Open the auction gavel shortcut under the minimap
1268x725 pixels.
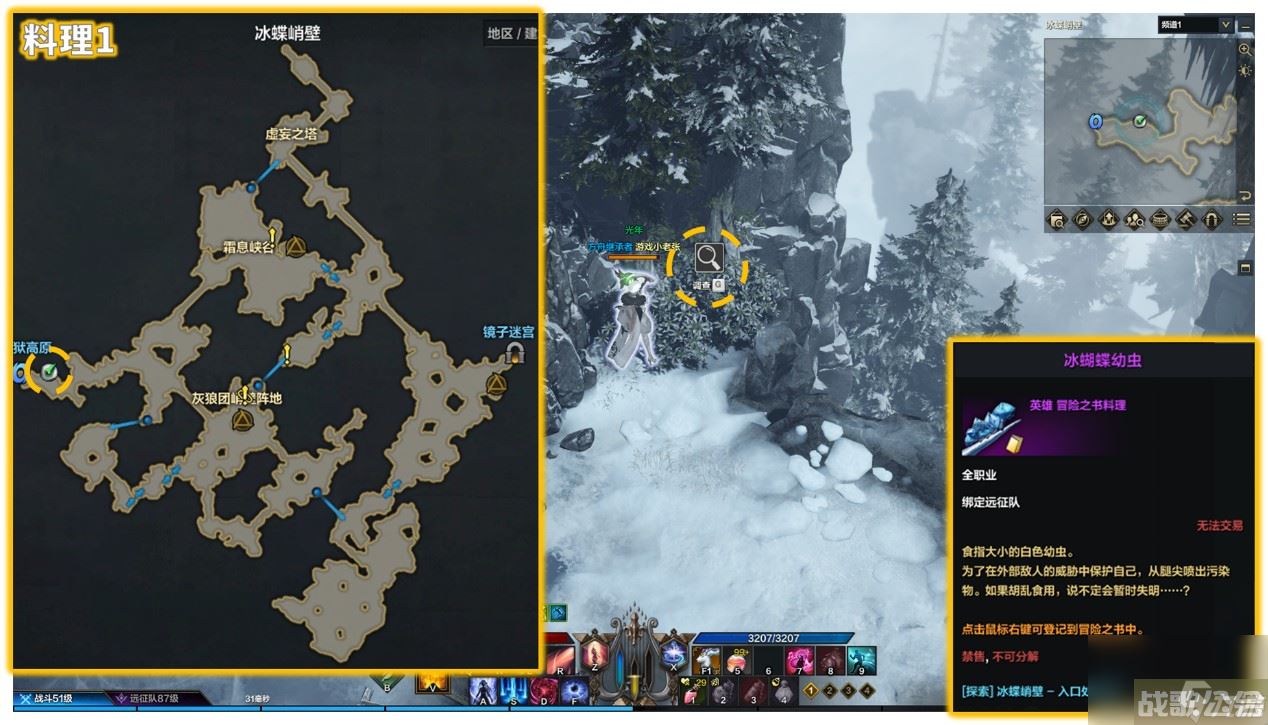coord(1186,219)
